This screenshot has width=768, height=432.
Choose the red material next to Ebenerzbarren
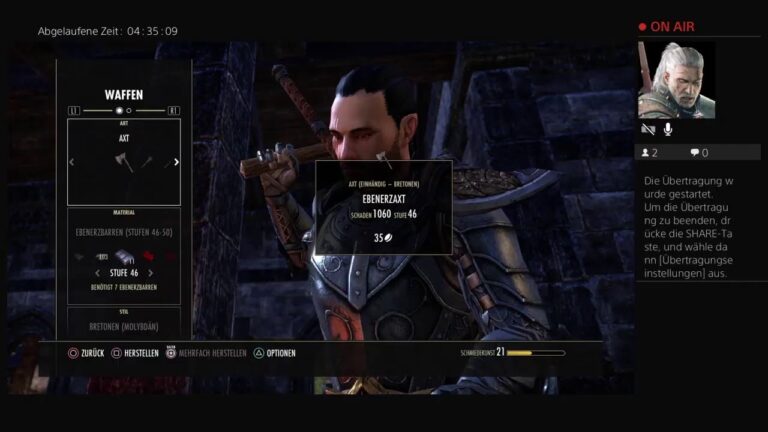(x=147, y=257)
